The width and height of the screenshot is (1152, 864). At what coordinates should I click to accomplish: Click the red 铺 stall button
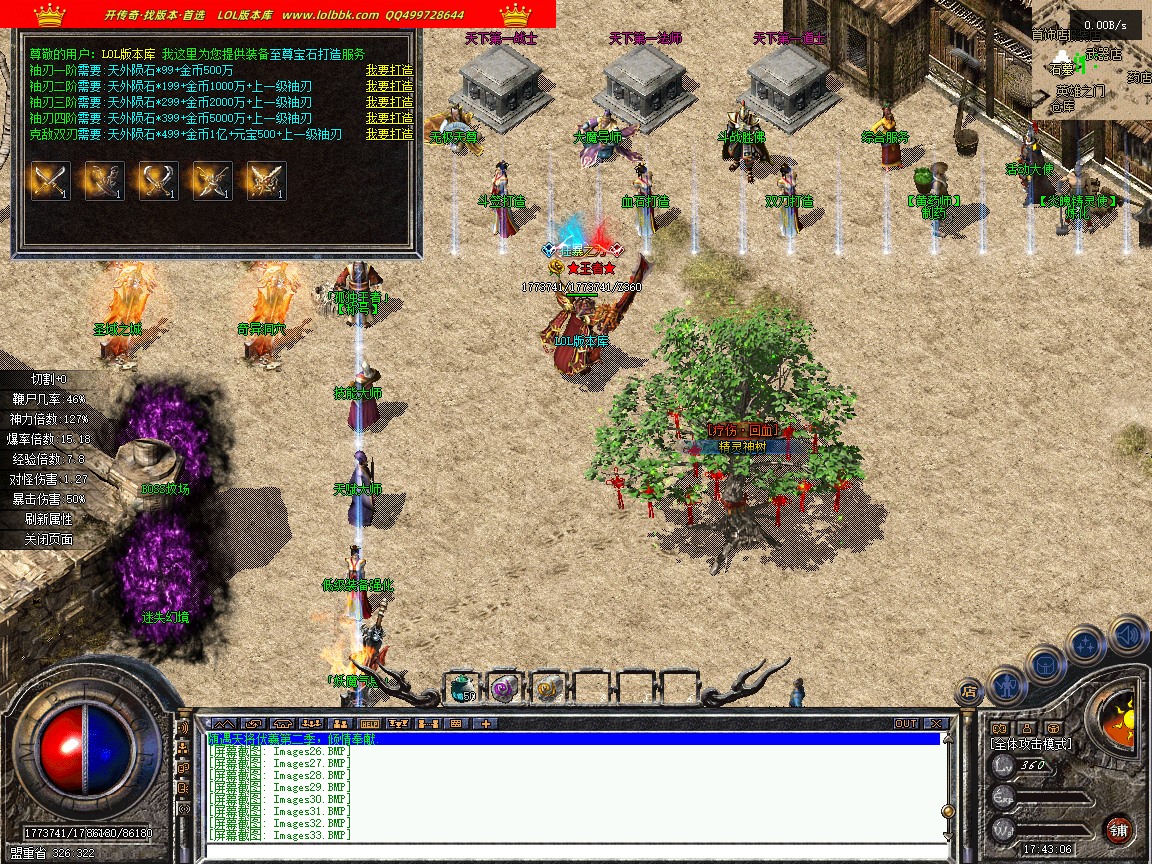tap(1118, 829)
